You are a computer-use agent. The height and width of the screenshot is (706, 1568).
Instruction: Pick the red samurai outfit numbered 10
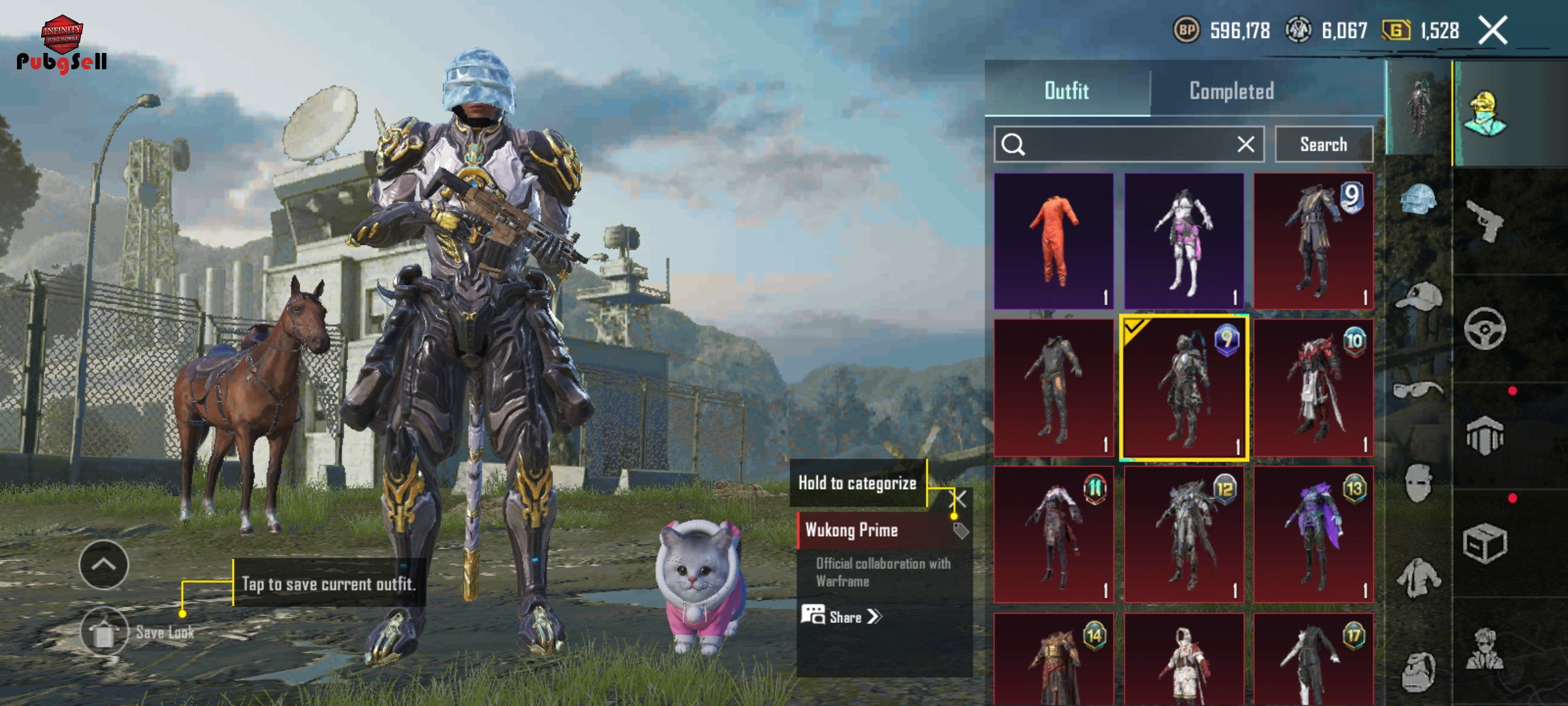point(1313,388)
